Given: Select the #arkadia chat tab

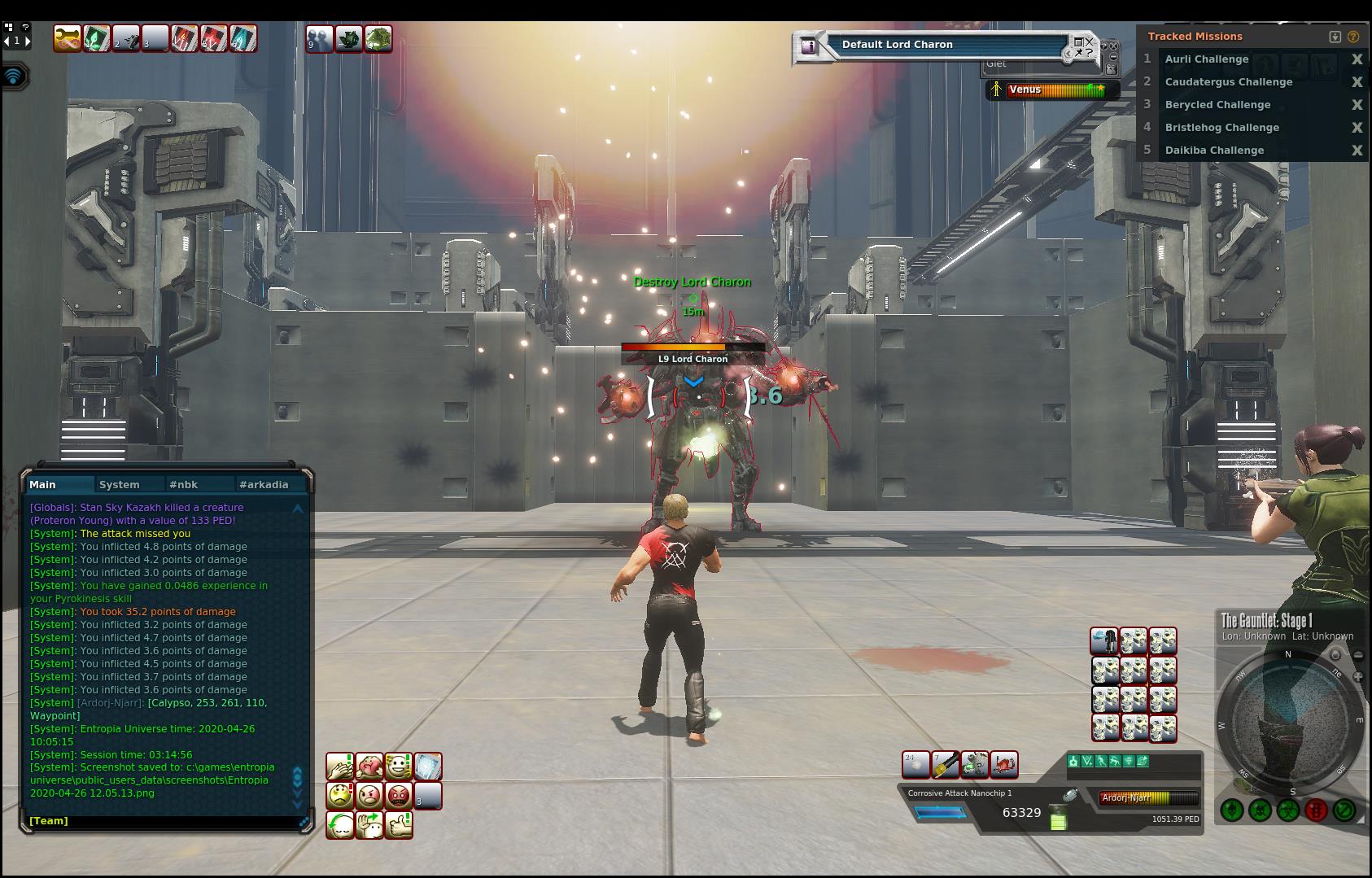Looking at the screenshot, I should [x=264, y=484].
